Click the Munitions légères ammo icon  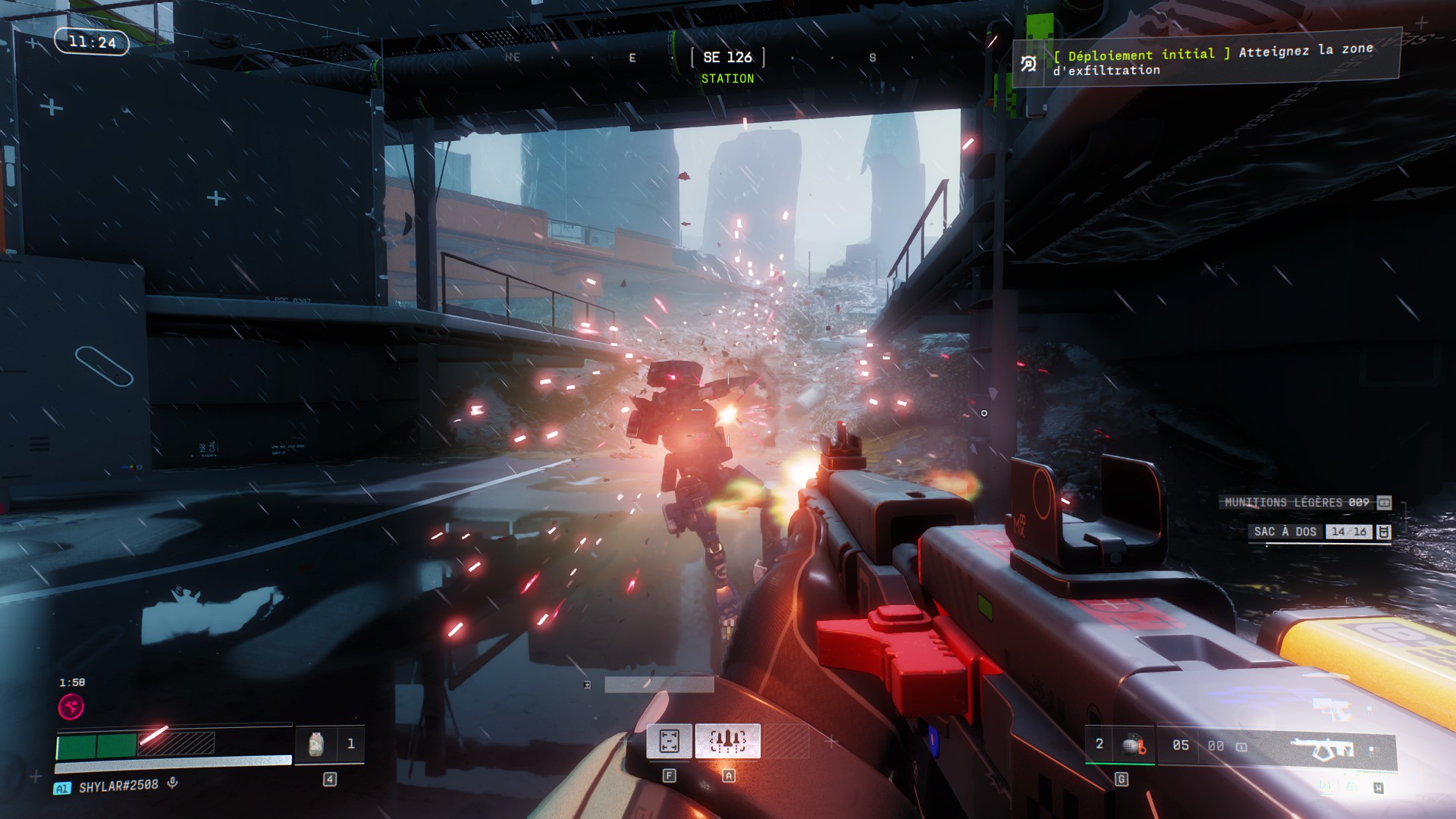(1384, 503)
